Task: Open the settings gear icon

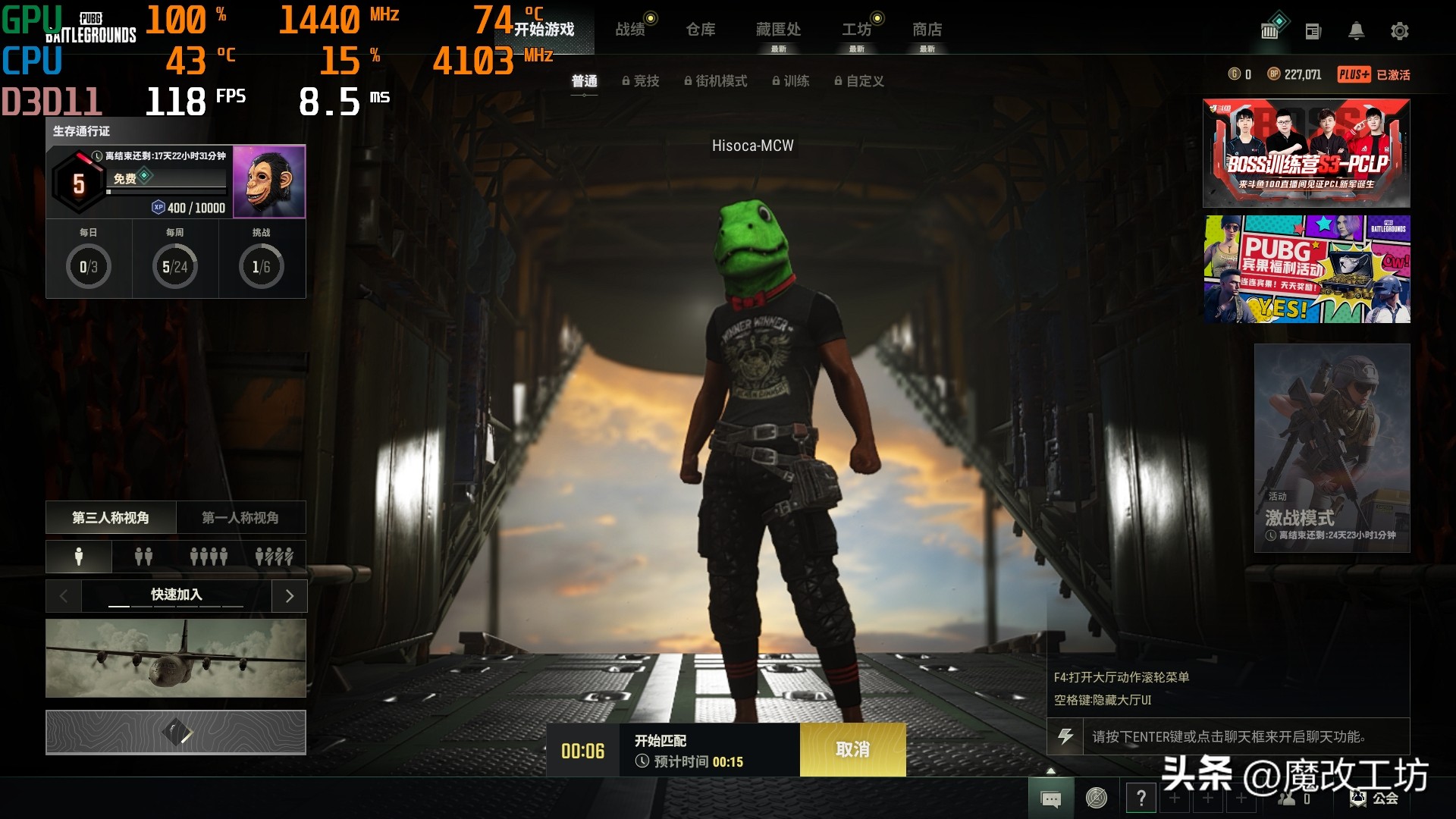Action: click(1399, 31)
